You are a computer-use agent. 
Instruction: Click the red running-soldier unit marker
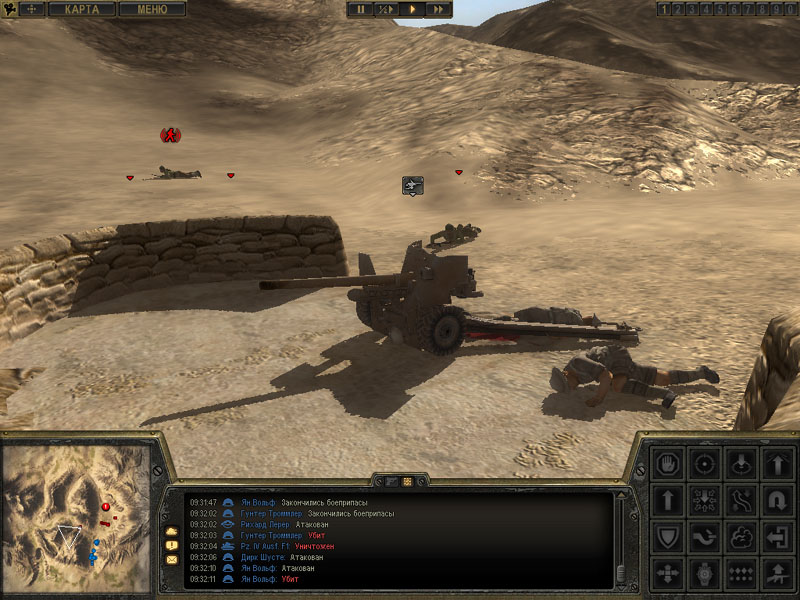coord(170,135)
